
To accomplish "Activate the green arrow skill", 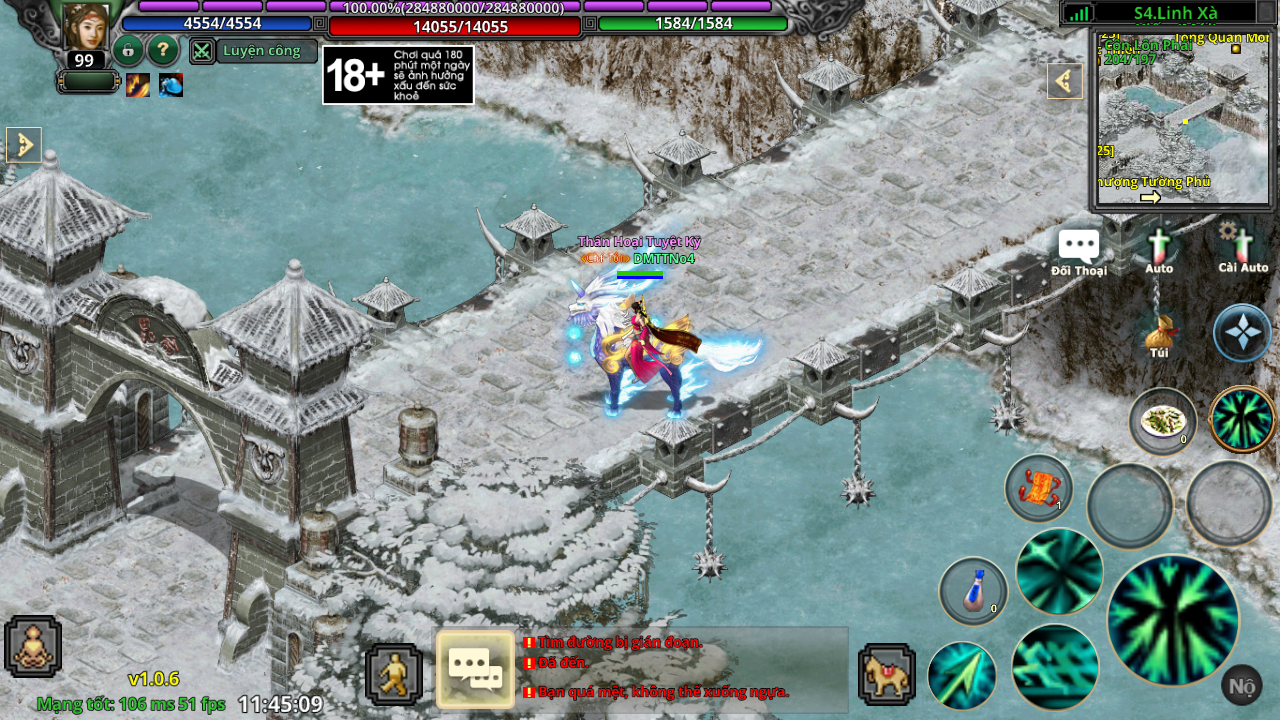I will click(x=962, y=676).
